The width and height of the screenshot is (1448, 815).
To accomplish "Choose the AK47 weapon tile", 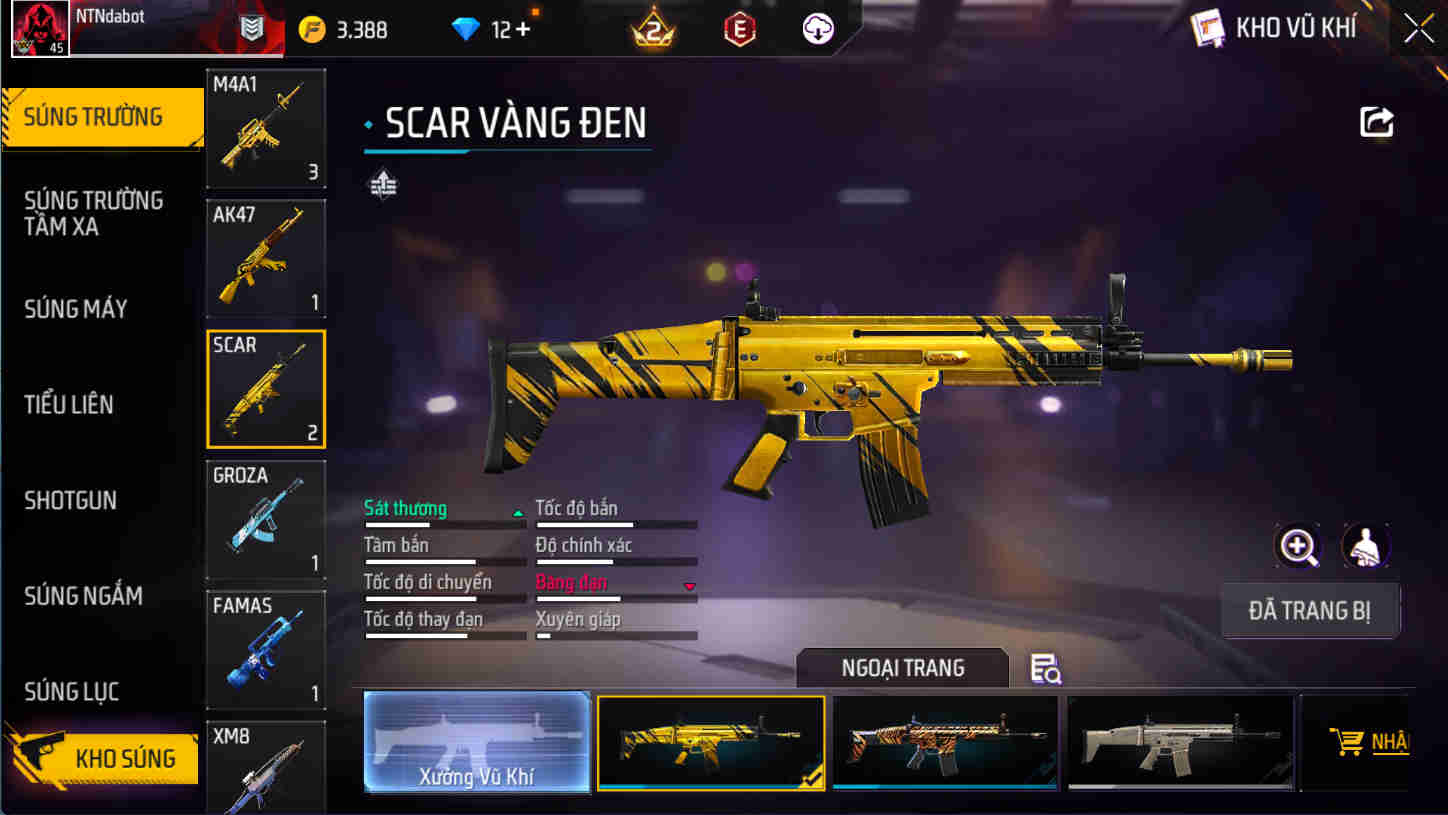I will [x=266, y=258].
